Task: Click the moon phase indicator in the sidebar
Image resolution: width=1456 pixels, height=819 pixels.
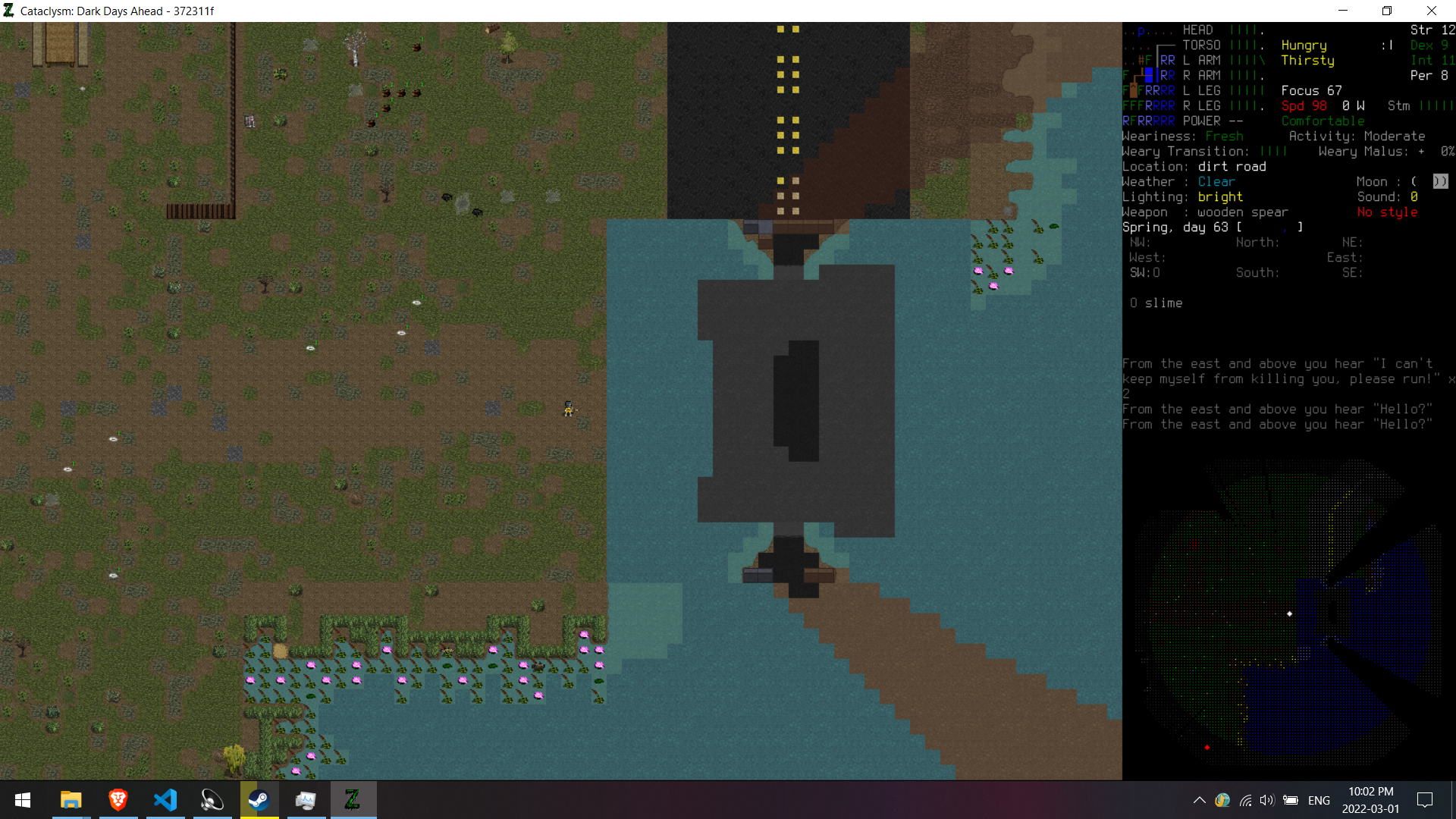Action: (1439, 181)
